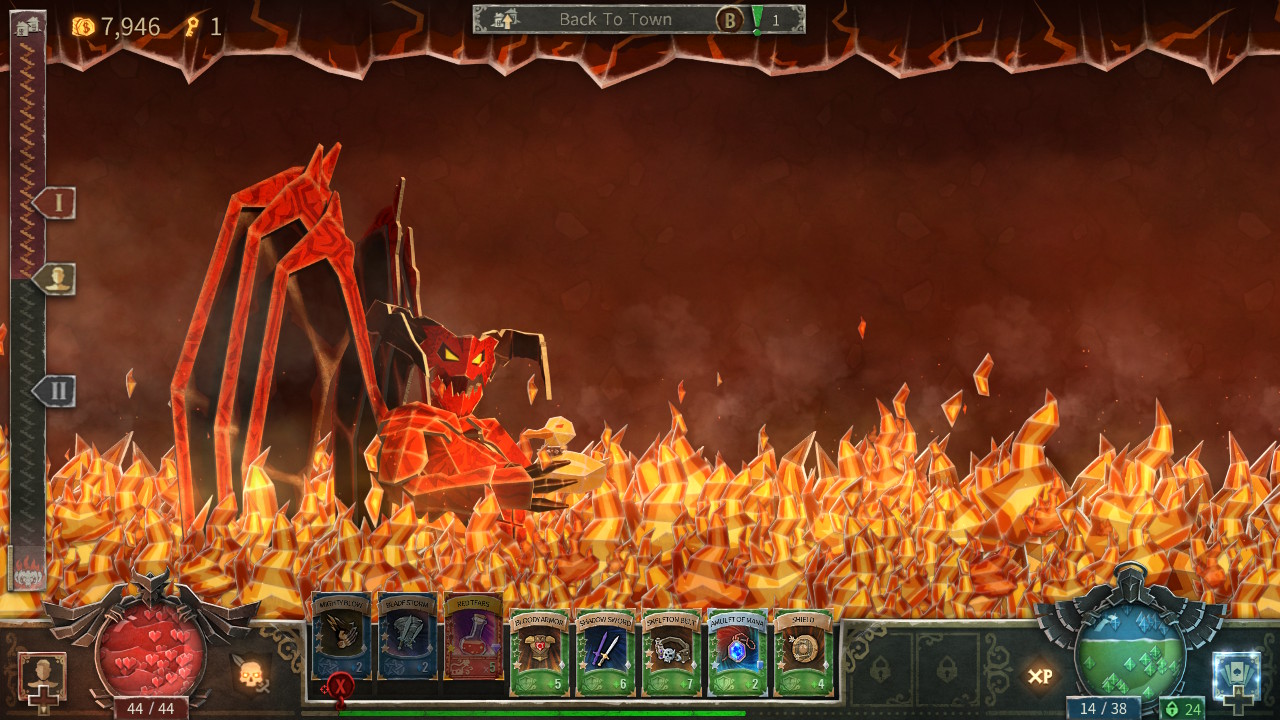Select the stage II marker
The height and width of the screenshot is (720, 1280).
(56, 391)
